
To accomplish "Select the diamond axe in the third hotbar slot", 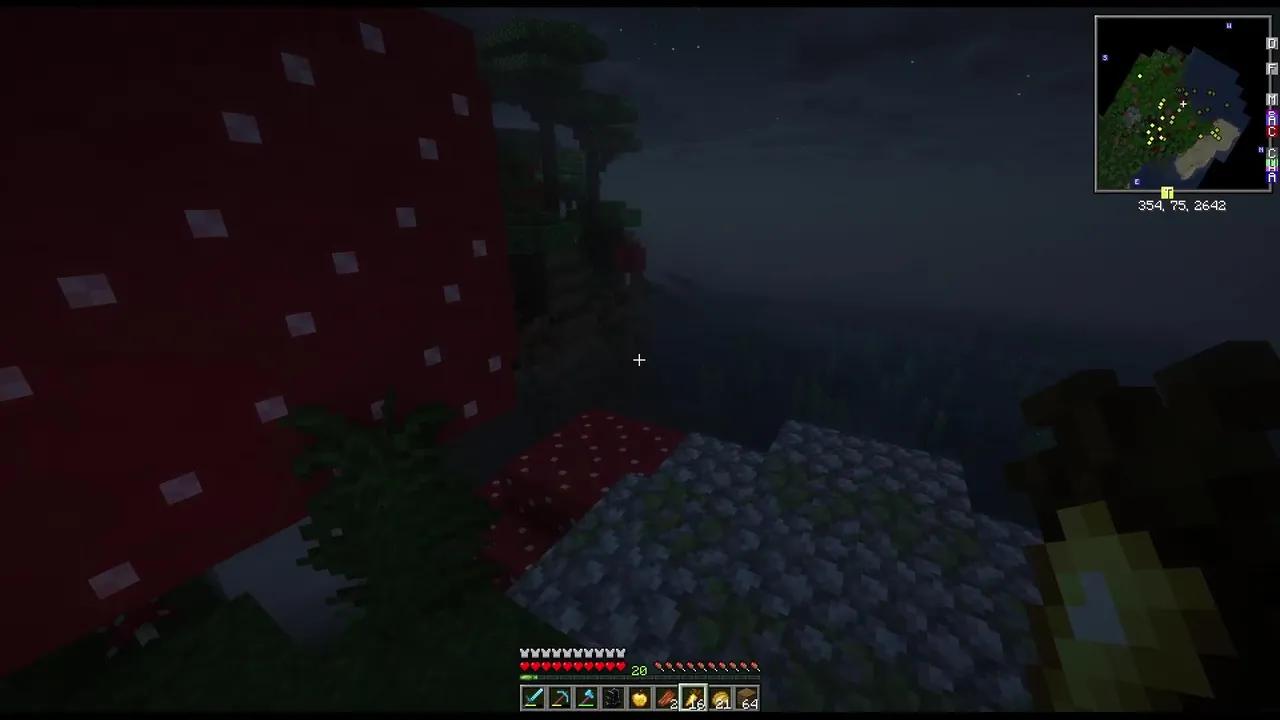I will [x=586, y=697].
